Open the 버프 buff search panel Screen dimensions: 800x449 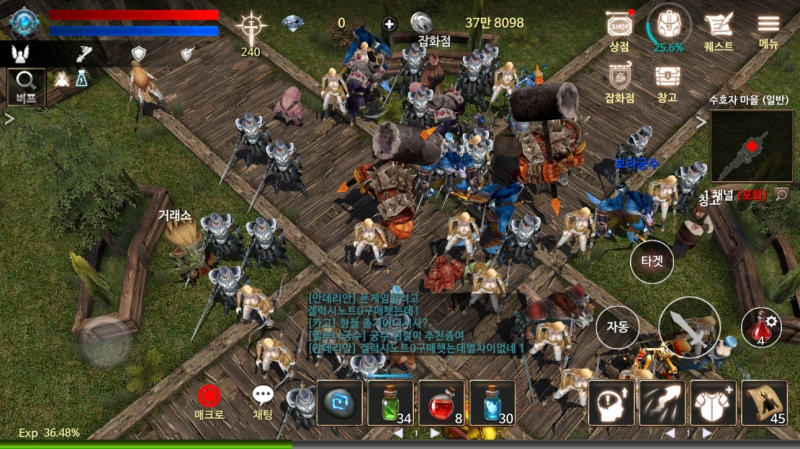coord(25,85)
